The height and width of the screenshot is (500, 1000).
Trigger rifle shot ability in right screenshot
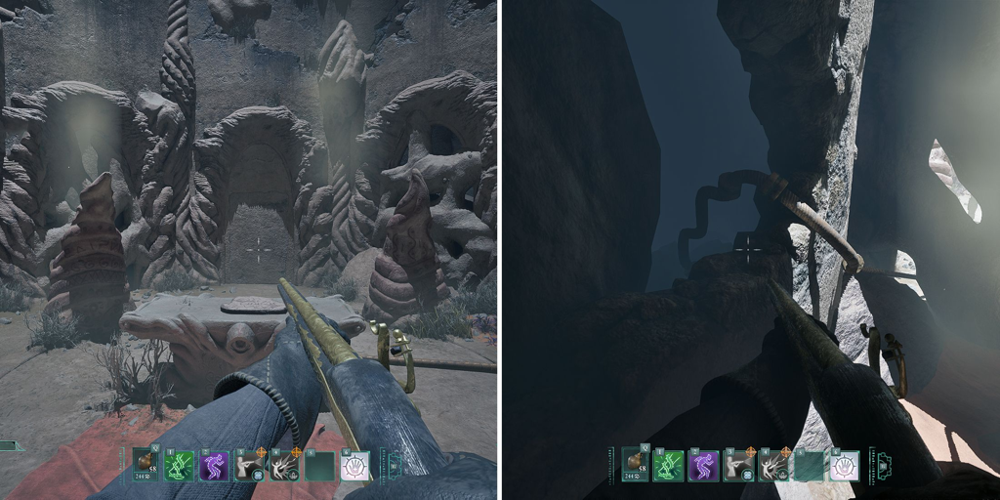[738, 464]
